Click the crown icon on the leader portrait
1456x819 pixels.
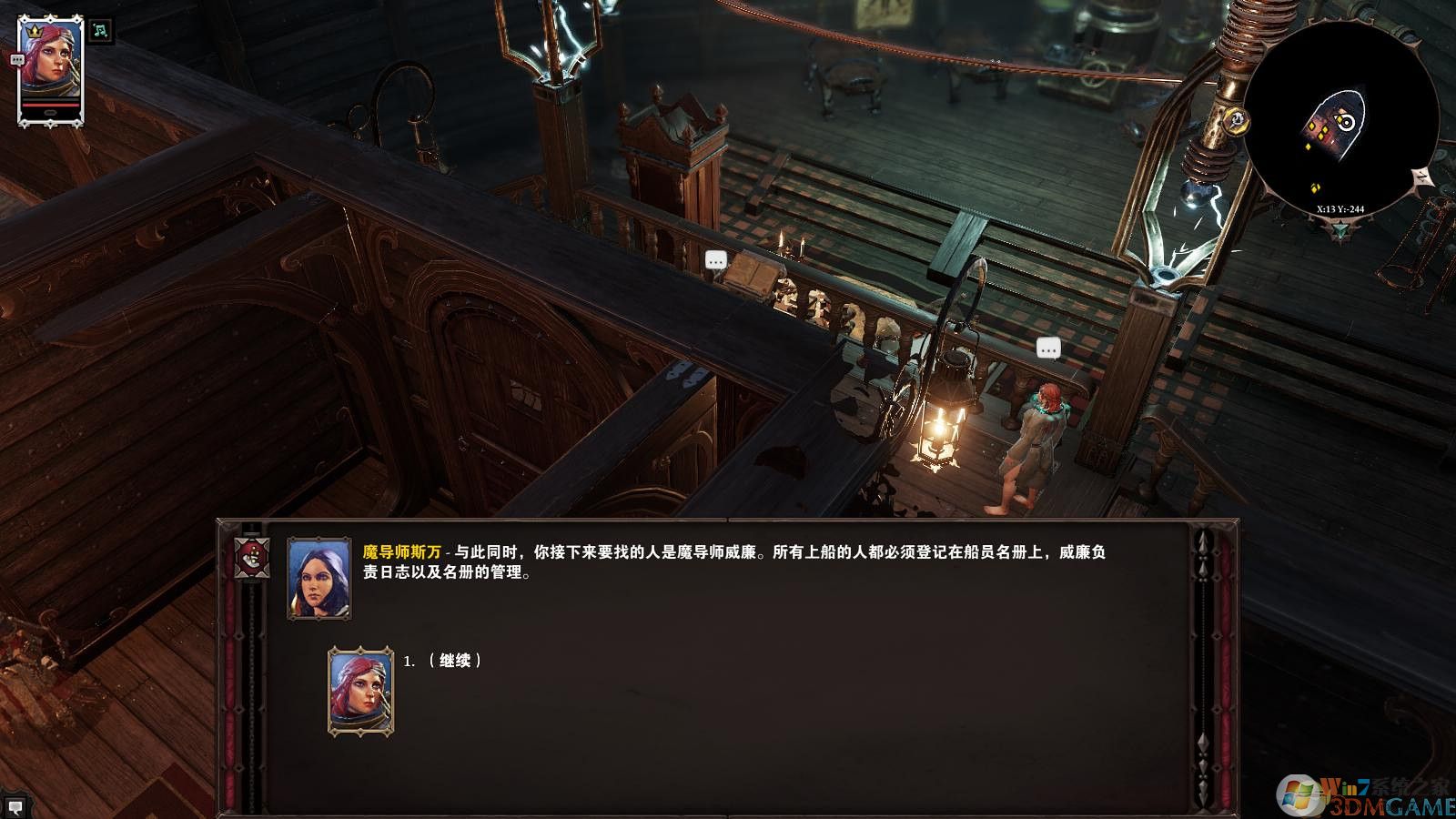click(x=35, y=31)
